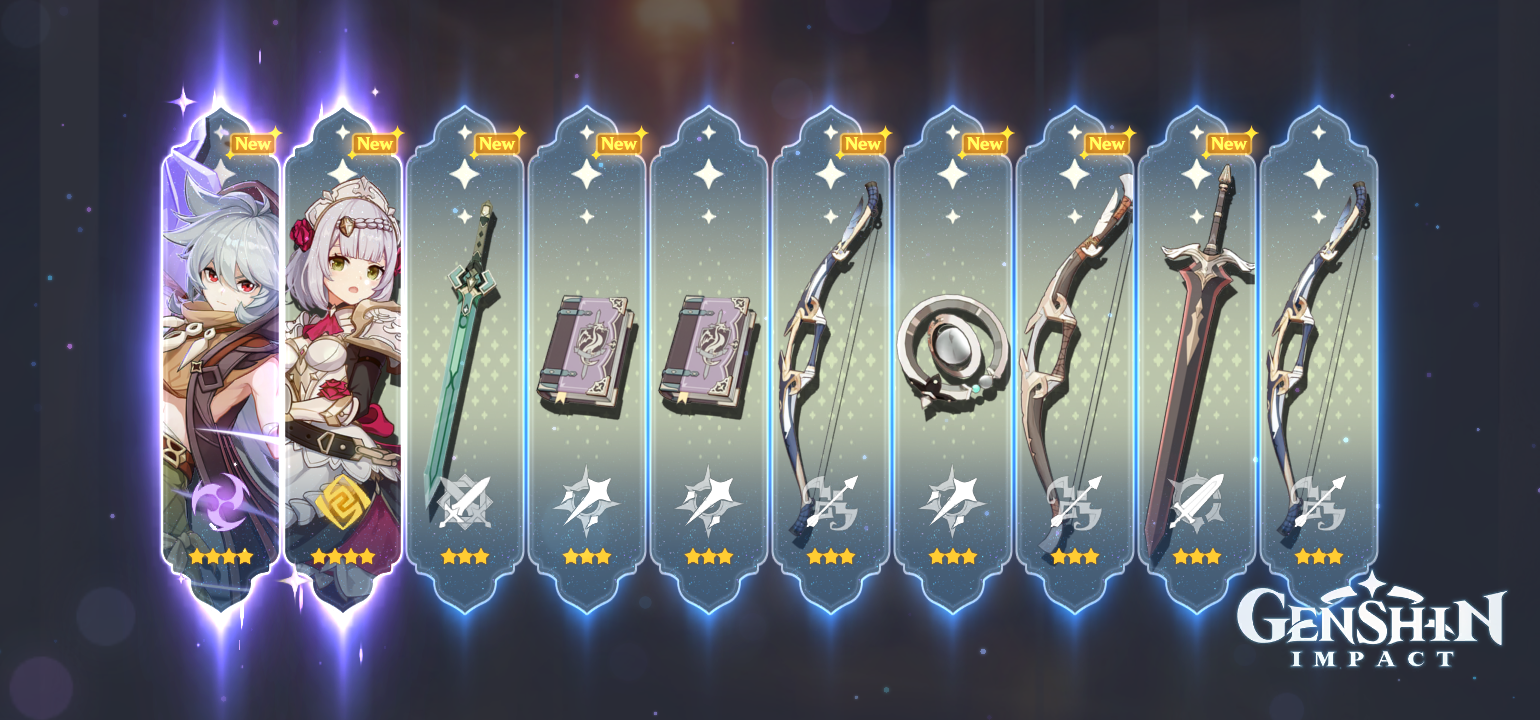Image resolution: width=1540 pixels, height=720 pixels.
Task: Click the bow weapon icon on the sixth card
Action: tap(828, 503)
